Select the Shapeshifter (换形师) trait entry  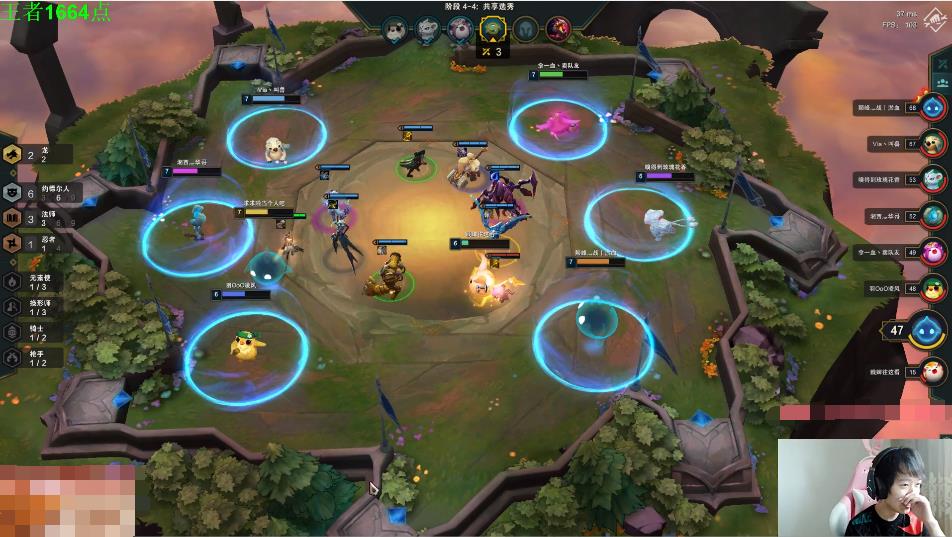13,307
